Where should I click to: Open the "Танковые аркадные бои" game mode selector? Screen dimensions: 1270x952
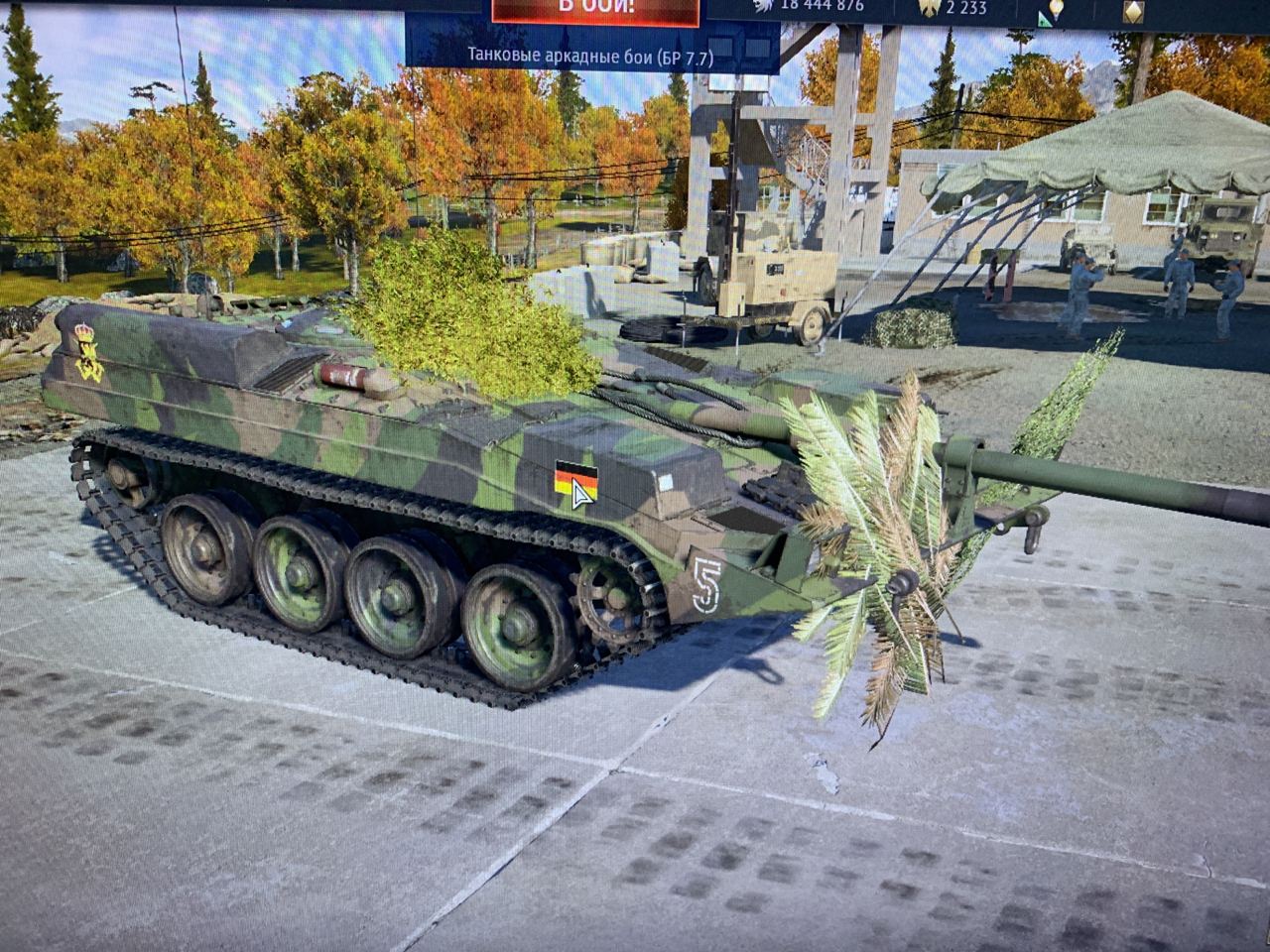coord(591,57)
